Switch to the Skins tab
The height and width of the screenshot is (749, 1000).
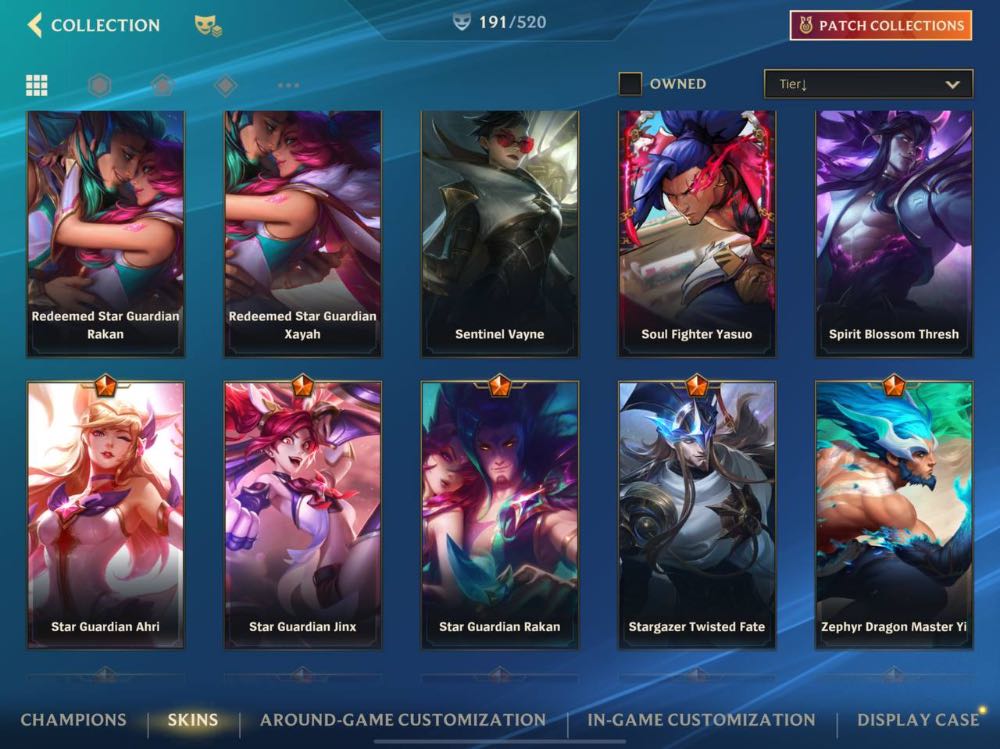point(193,720)
